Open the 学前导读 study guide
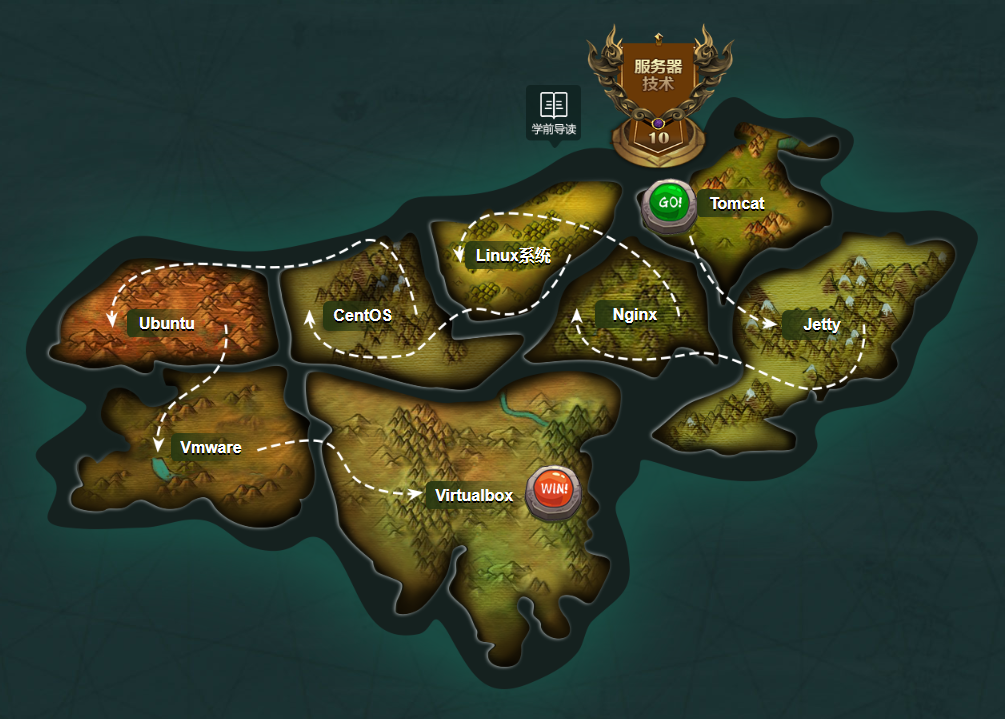 554,113
